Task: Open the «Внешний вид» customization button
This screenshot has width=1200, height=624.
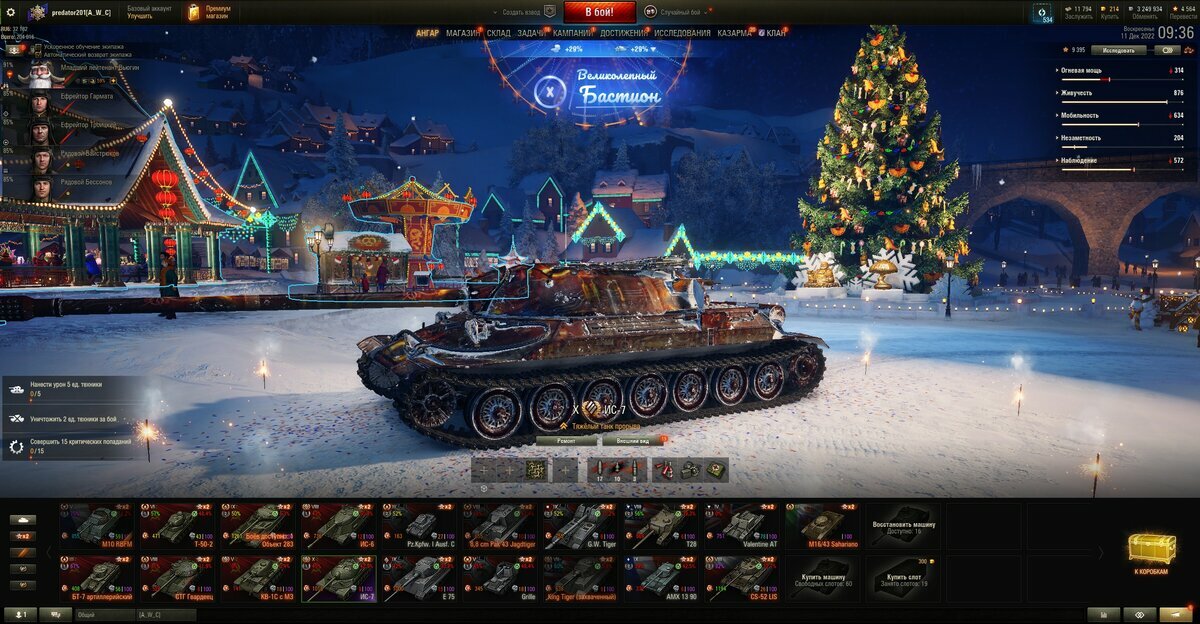Action: pos(632,440)
